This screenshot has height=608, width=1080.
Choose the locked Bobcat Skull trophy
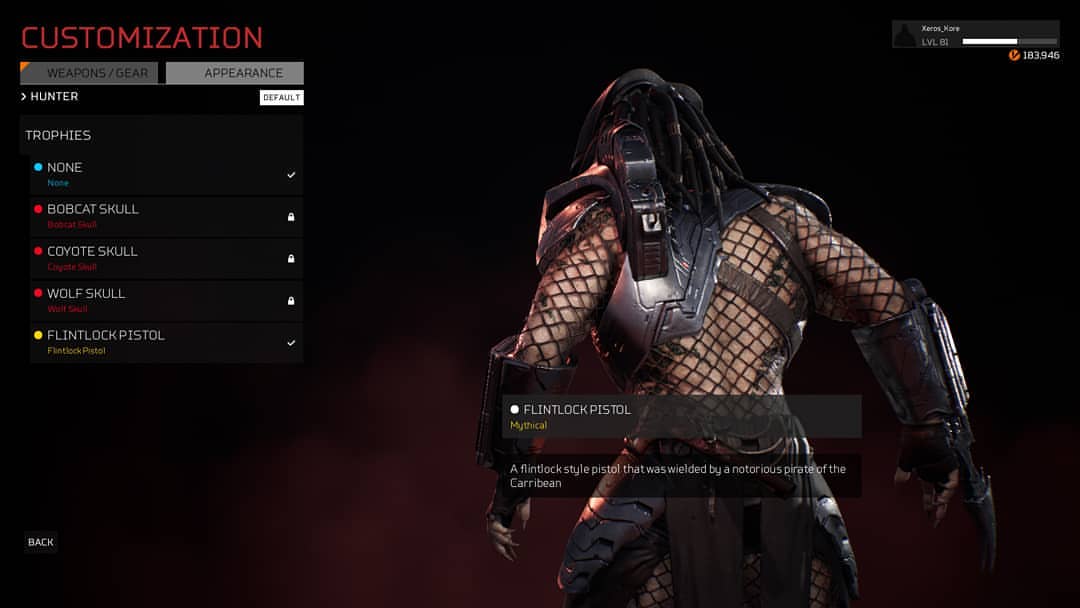point(166,216)
